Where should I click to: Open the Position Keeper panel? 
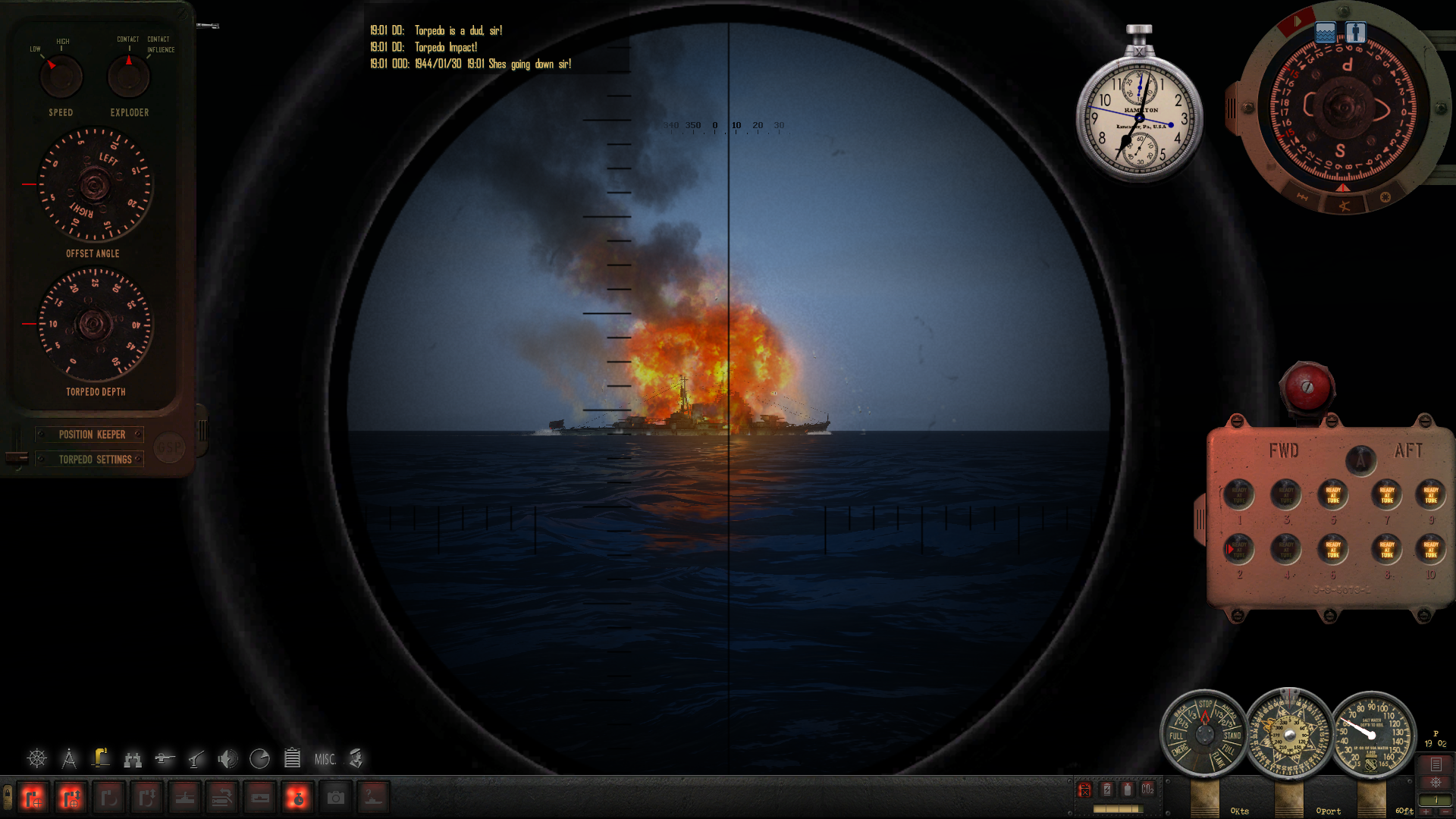(x=92, y=435)
